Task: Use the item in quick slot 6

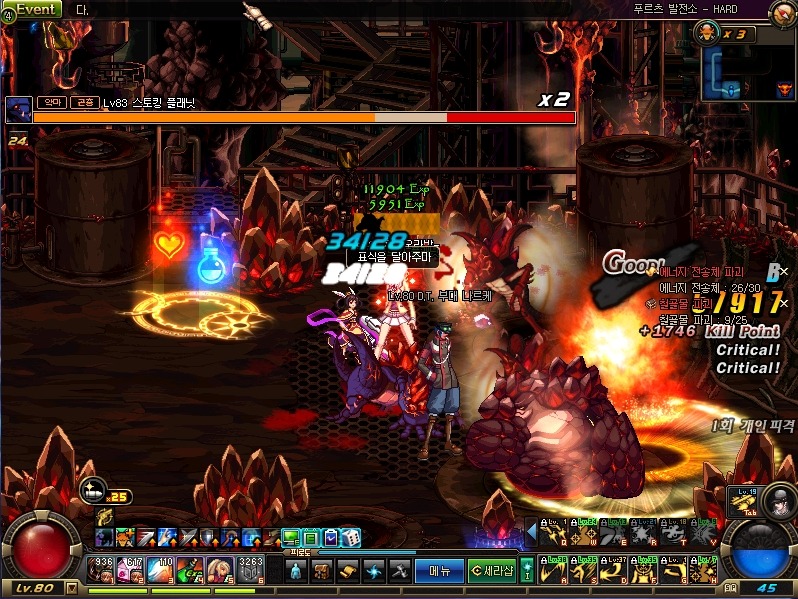Action: (x=251, y=569)
